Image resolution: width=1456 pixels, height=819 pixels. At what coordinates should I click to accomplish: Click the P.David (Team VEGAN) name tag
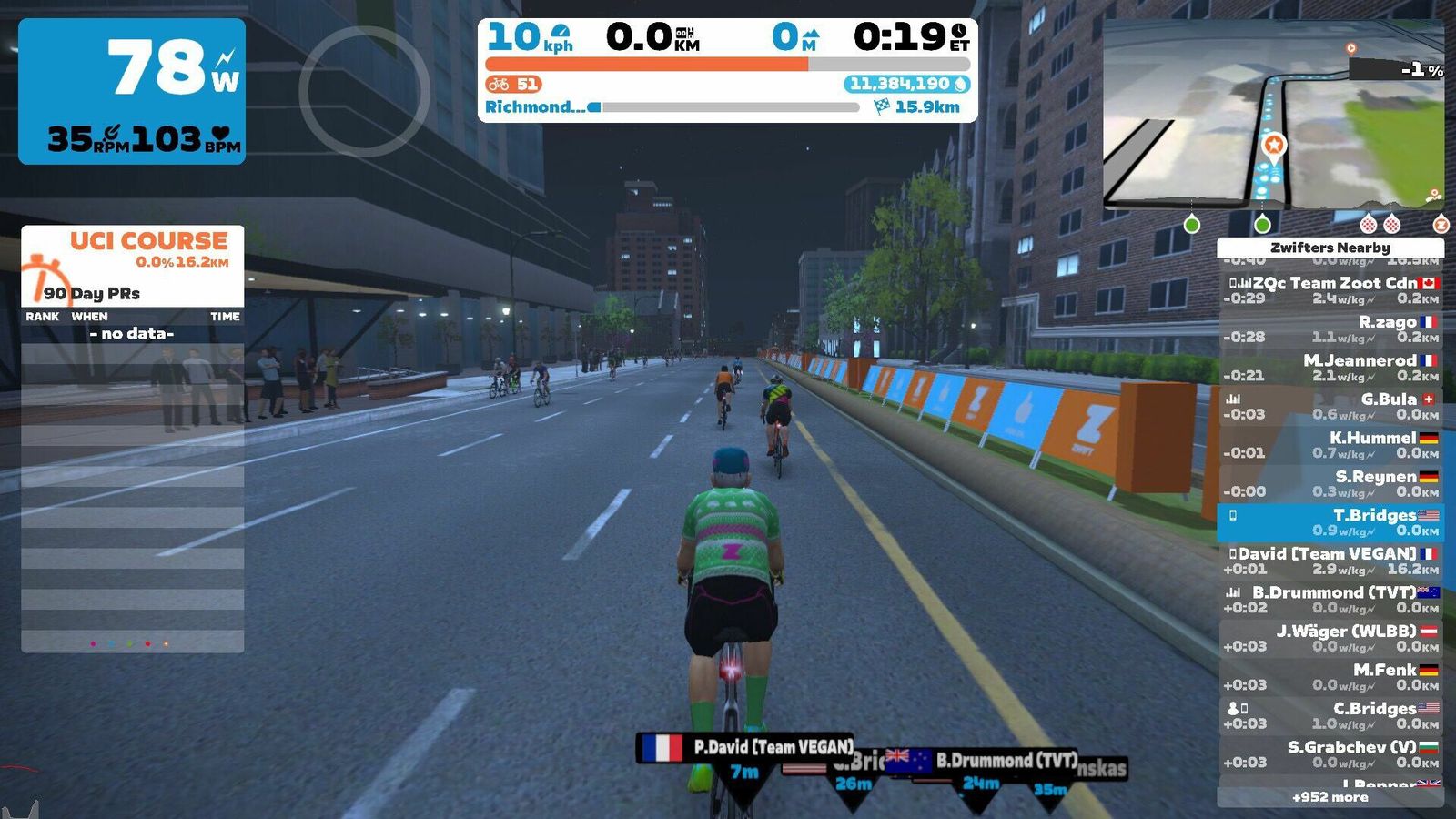tap(745, 747)
